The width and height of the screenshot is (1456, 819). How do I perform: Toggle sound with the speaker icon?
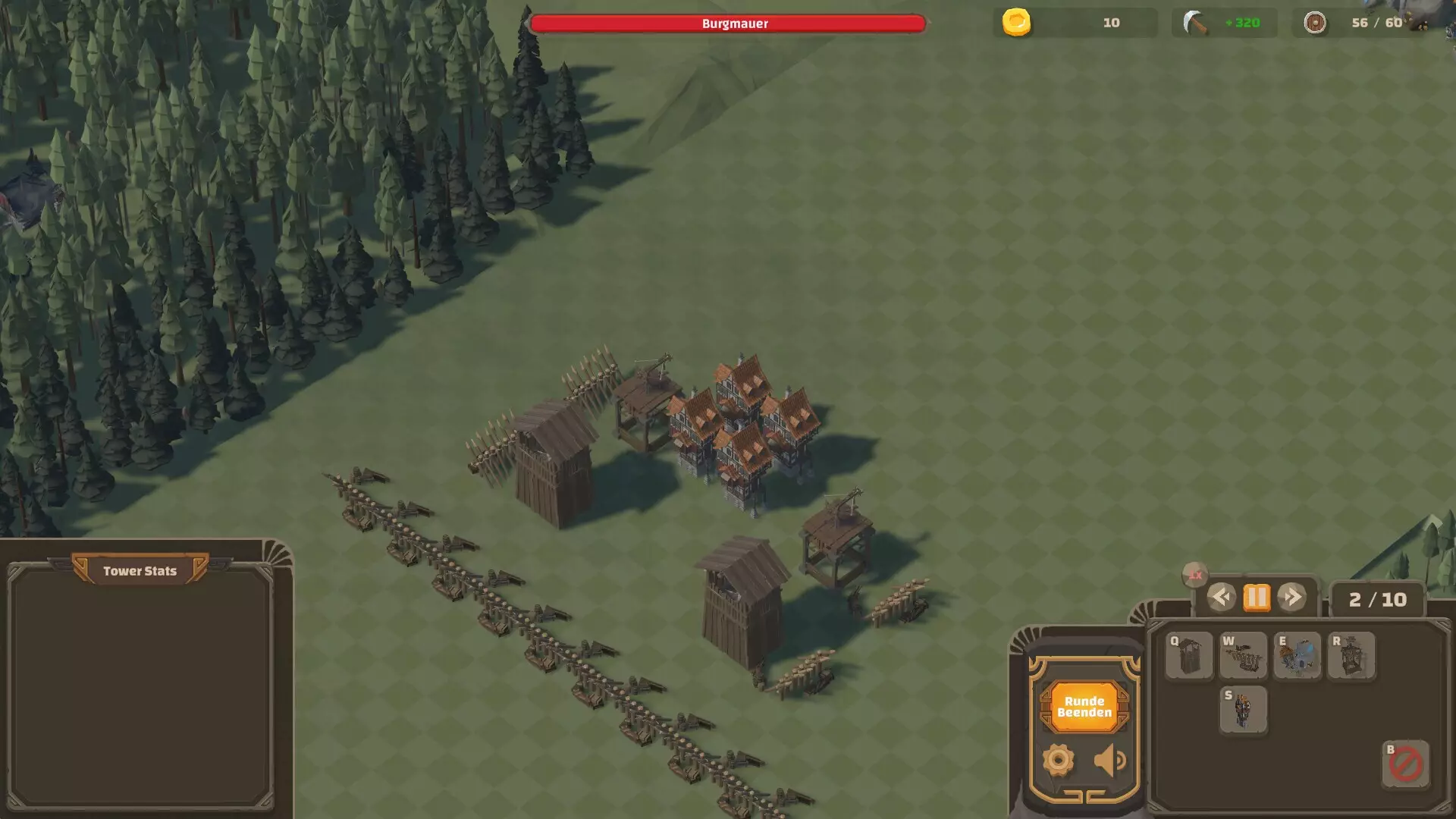tap(1109, 760)
